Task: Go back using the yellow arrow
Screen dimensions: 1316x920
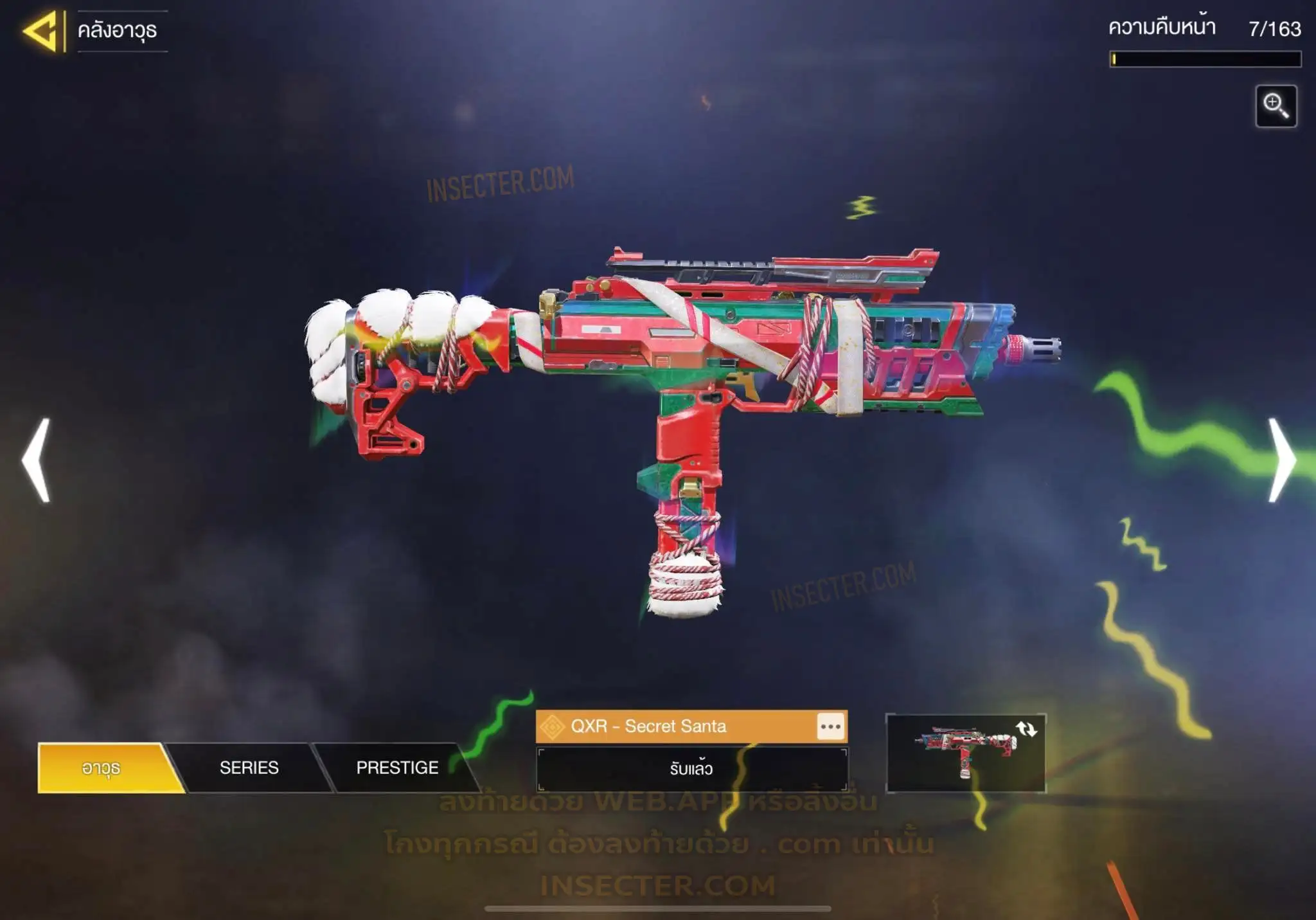Action: (41, 31)
